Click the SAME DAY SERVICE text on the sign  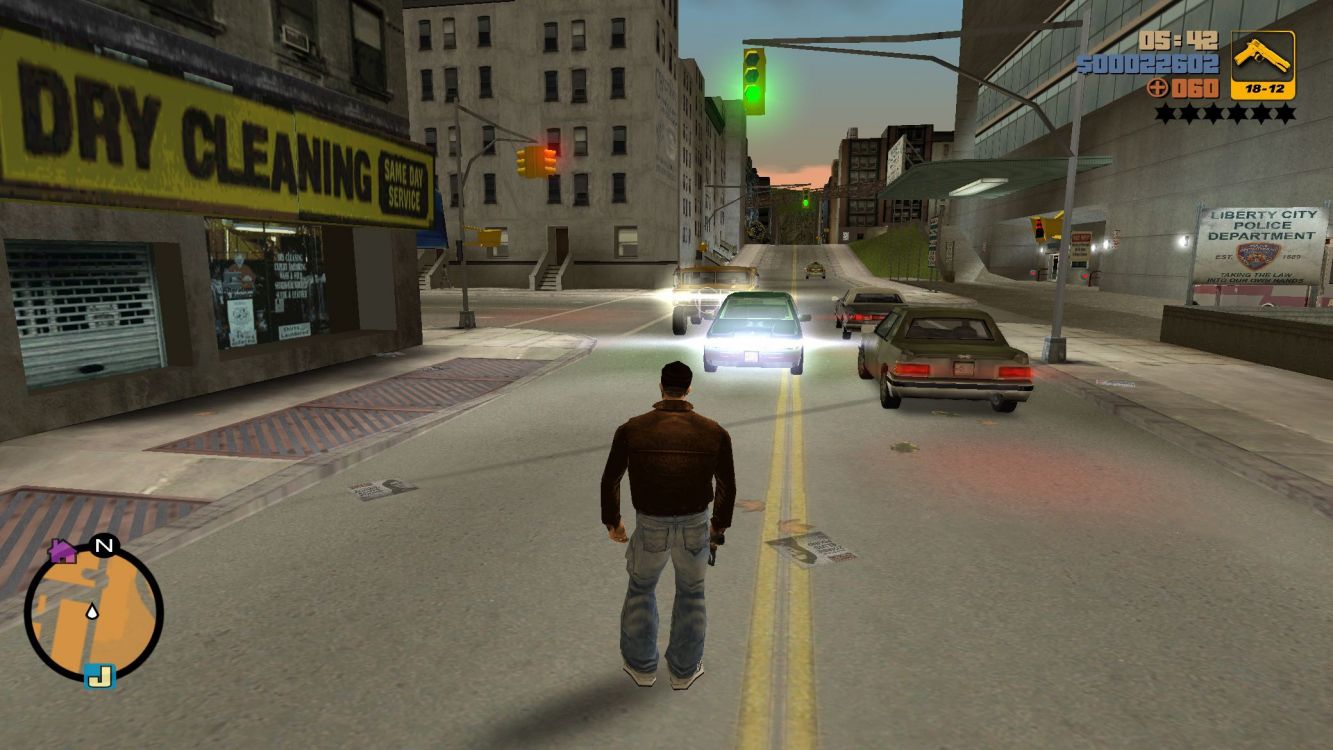click(x=404, y=184)
